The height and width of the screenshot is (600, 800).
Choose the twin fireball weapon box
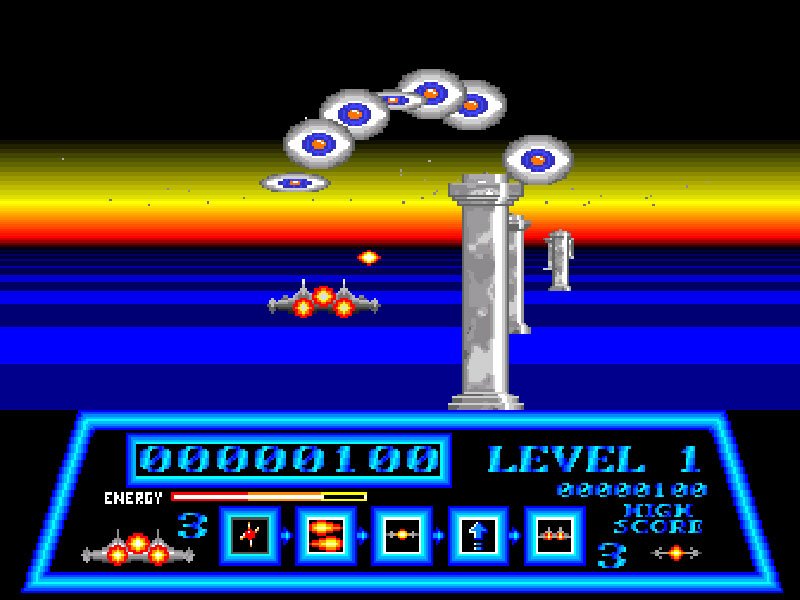[x=324, y=535]
